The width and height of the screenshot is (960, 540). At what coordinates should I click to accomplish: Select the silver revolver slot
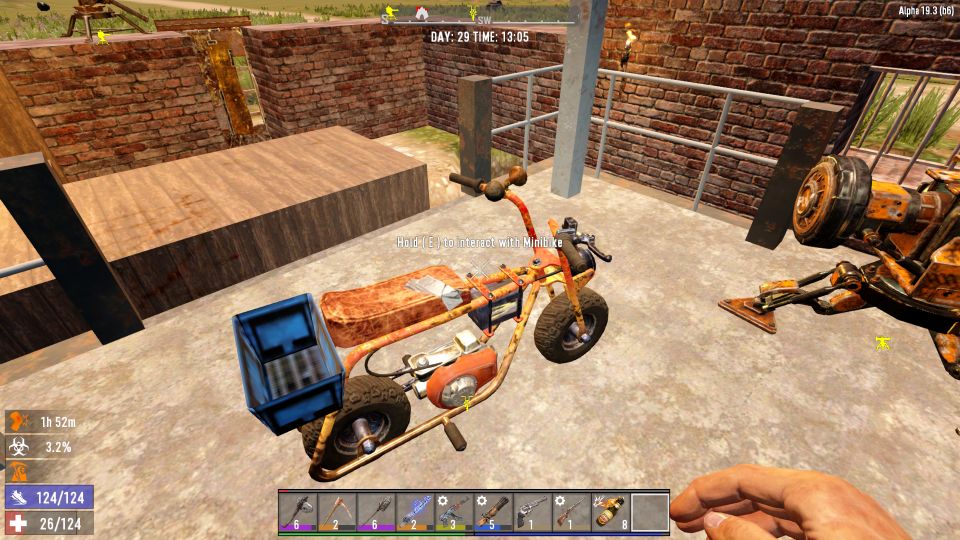(x=532, y=513)
